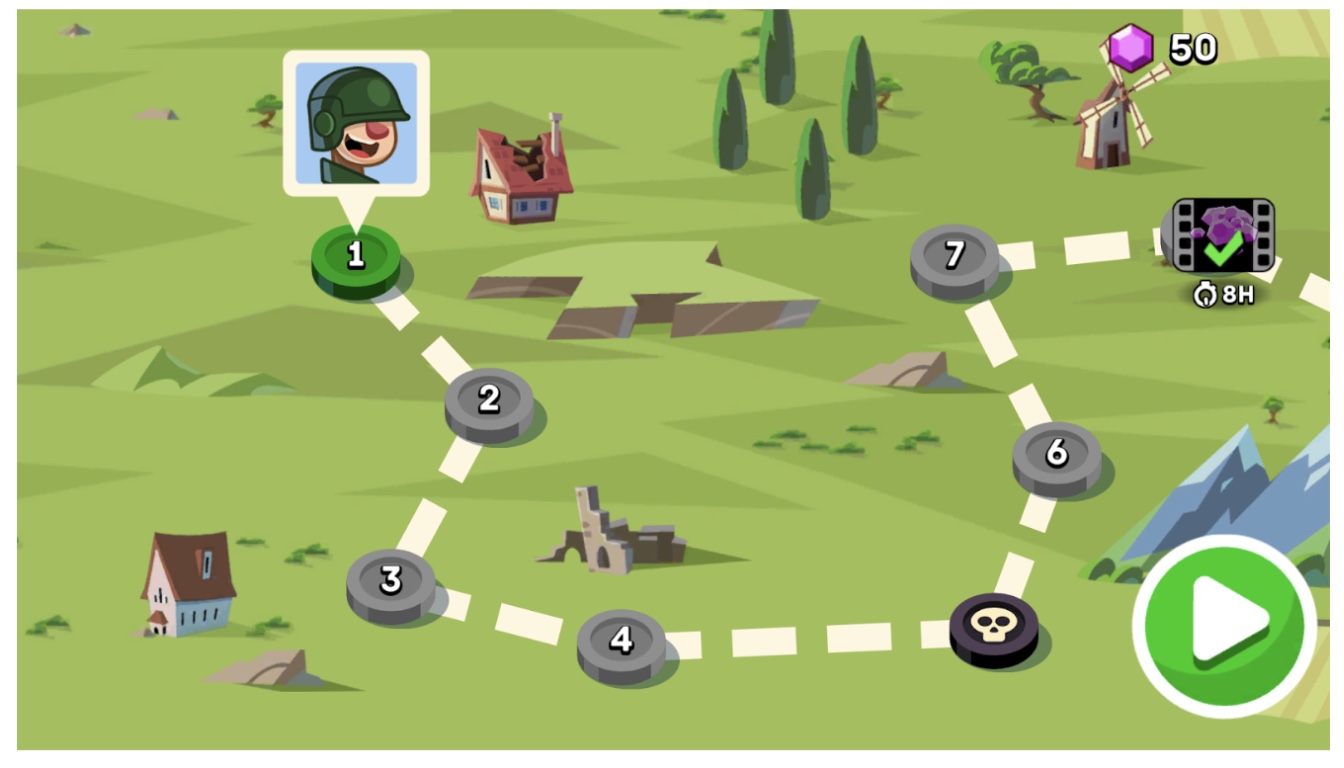Pick level 4 node
The height and width of the screenshot is (768, 1344).
pyautogui.click(x=621, y=641)
